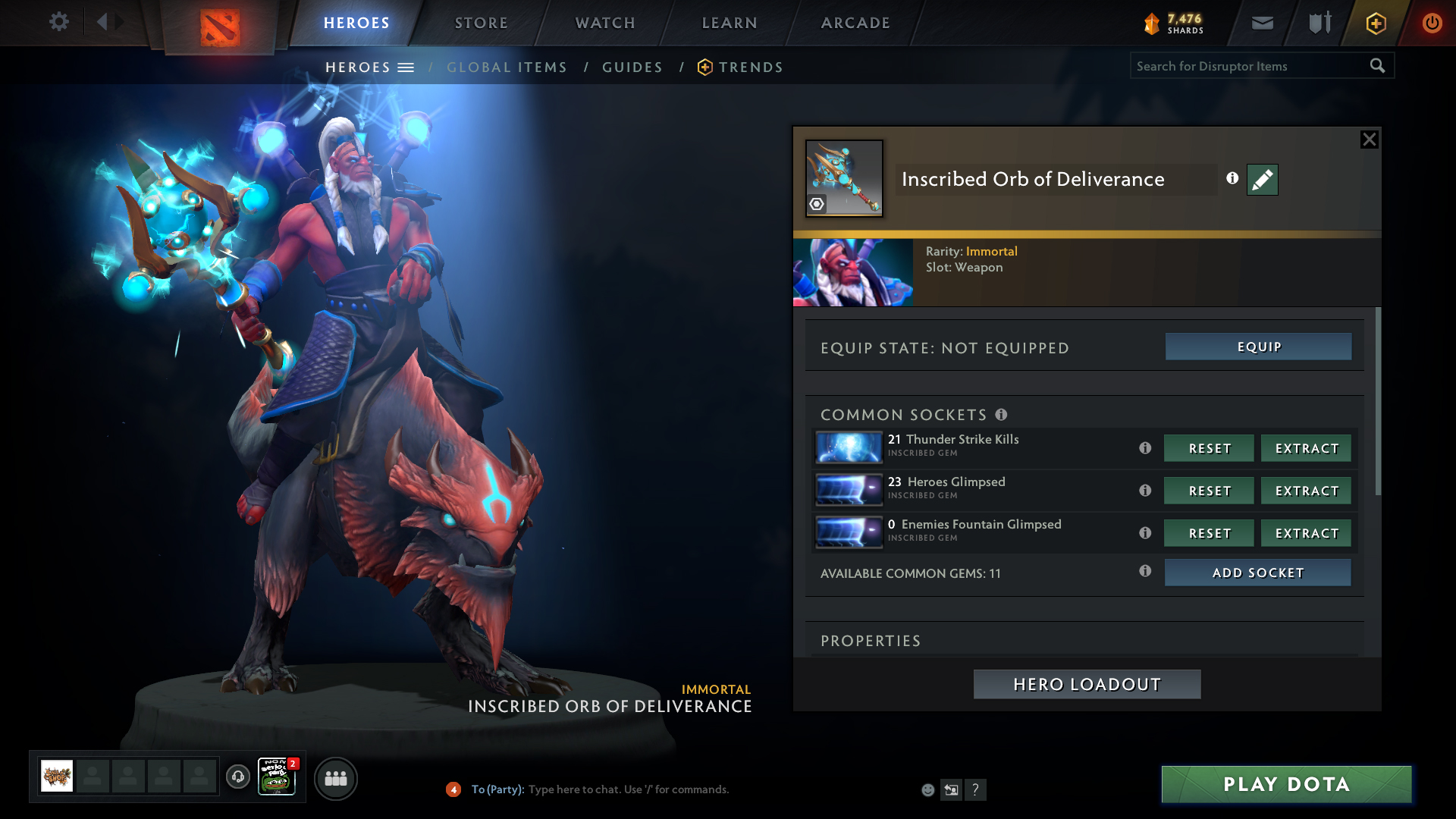This screenshot has height=819, width=1456.
Task: View the Trends page
Action: coord(750,67)
